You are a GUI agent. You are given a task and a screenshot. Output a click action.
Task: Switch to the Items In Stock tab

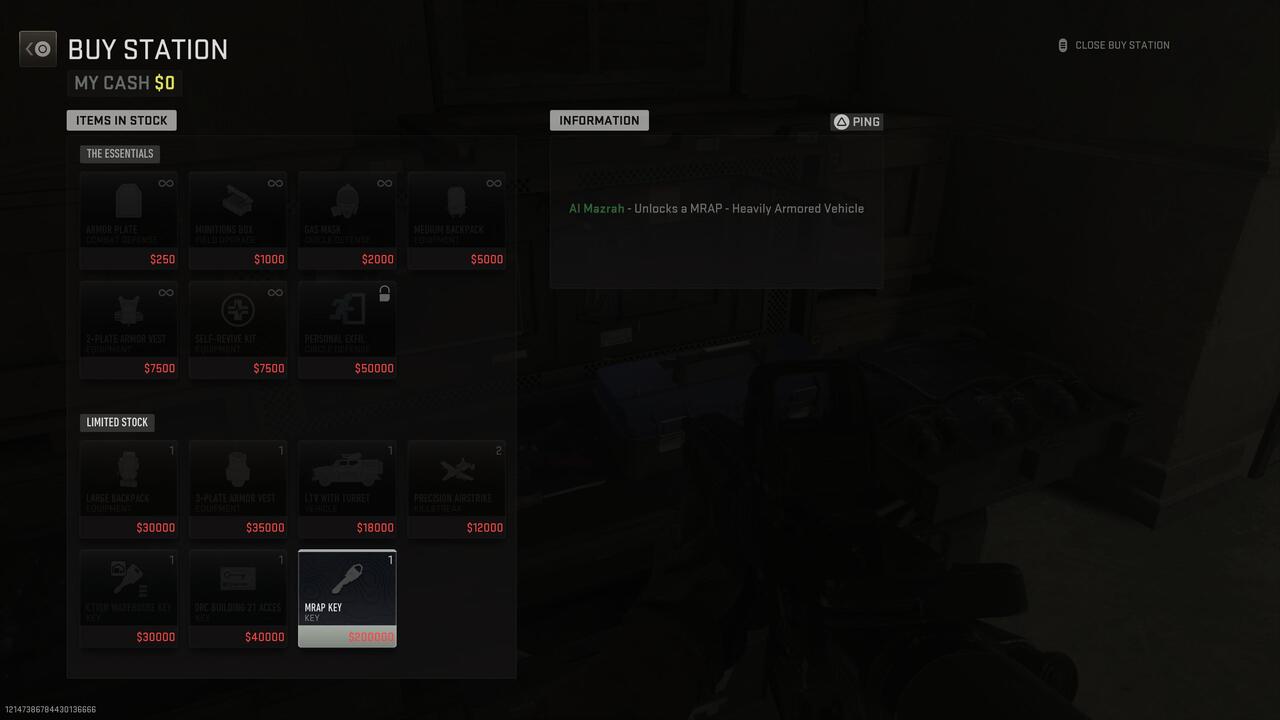[x=121, y=120]
